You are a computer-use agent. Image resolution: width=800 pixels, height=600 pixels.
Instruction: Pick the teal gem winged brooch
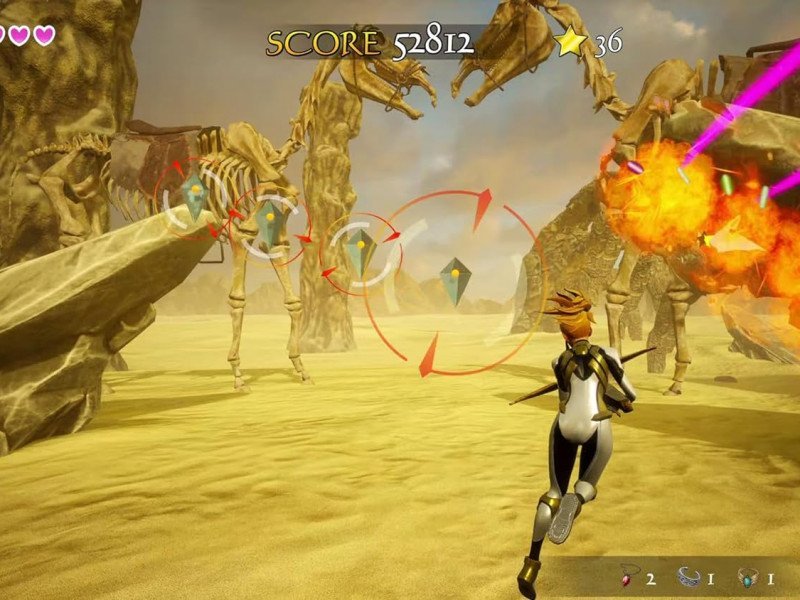[x=748, y=577]
